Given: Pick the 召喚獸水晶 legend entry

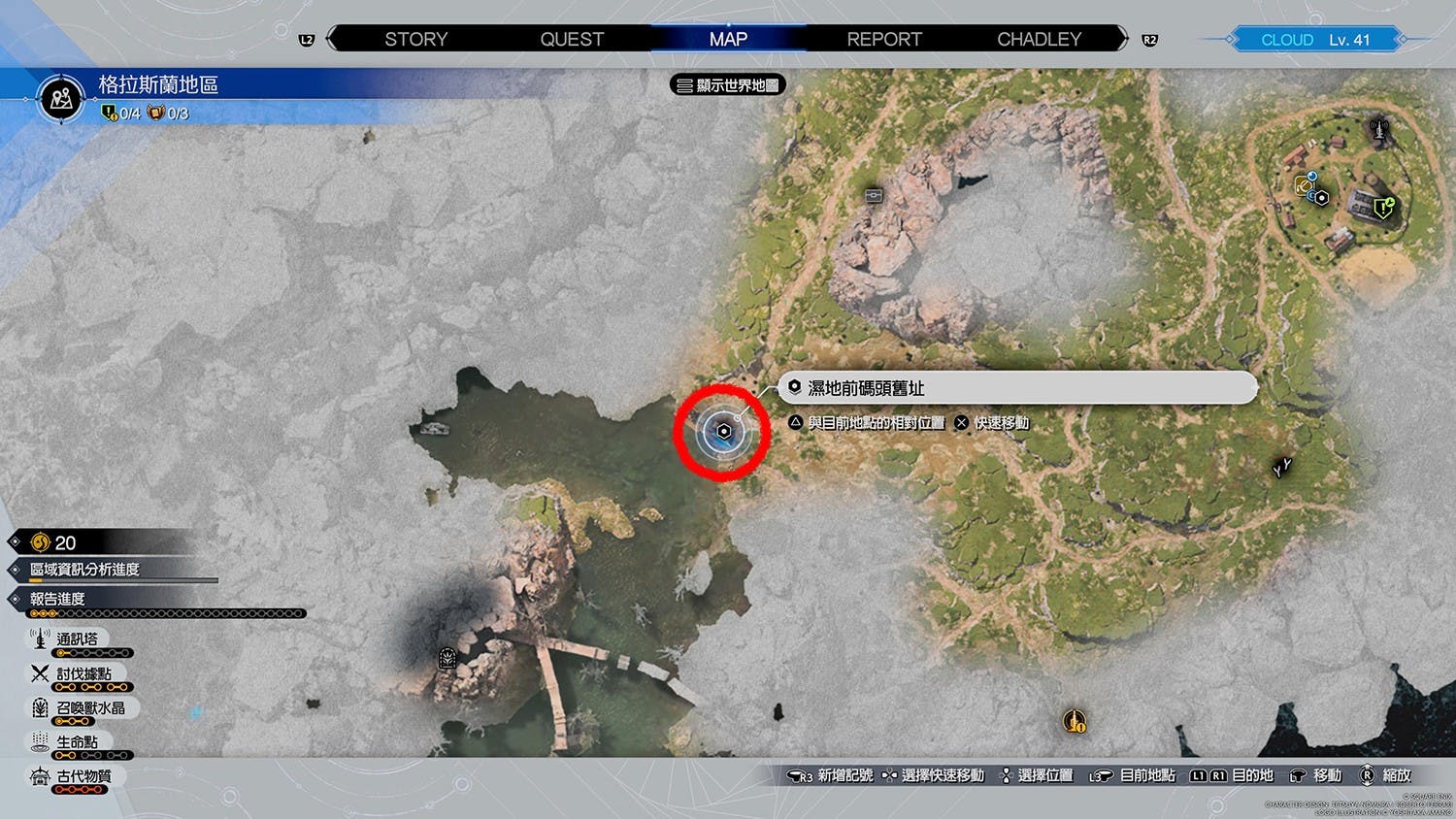Looking at the screenshot, I should pos(90,708).
